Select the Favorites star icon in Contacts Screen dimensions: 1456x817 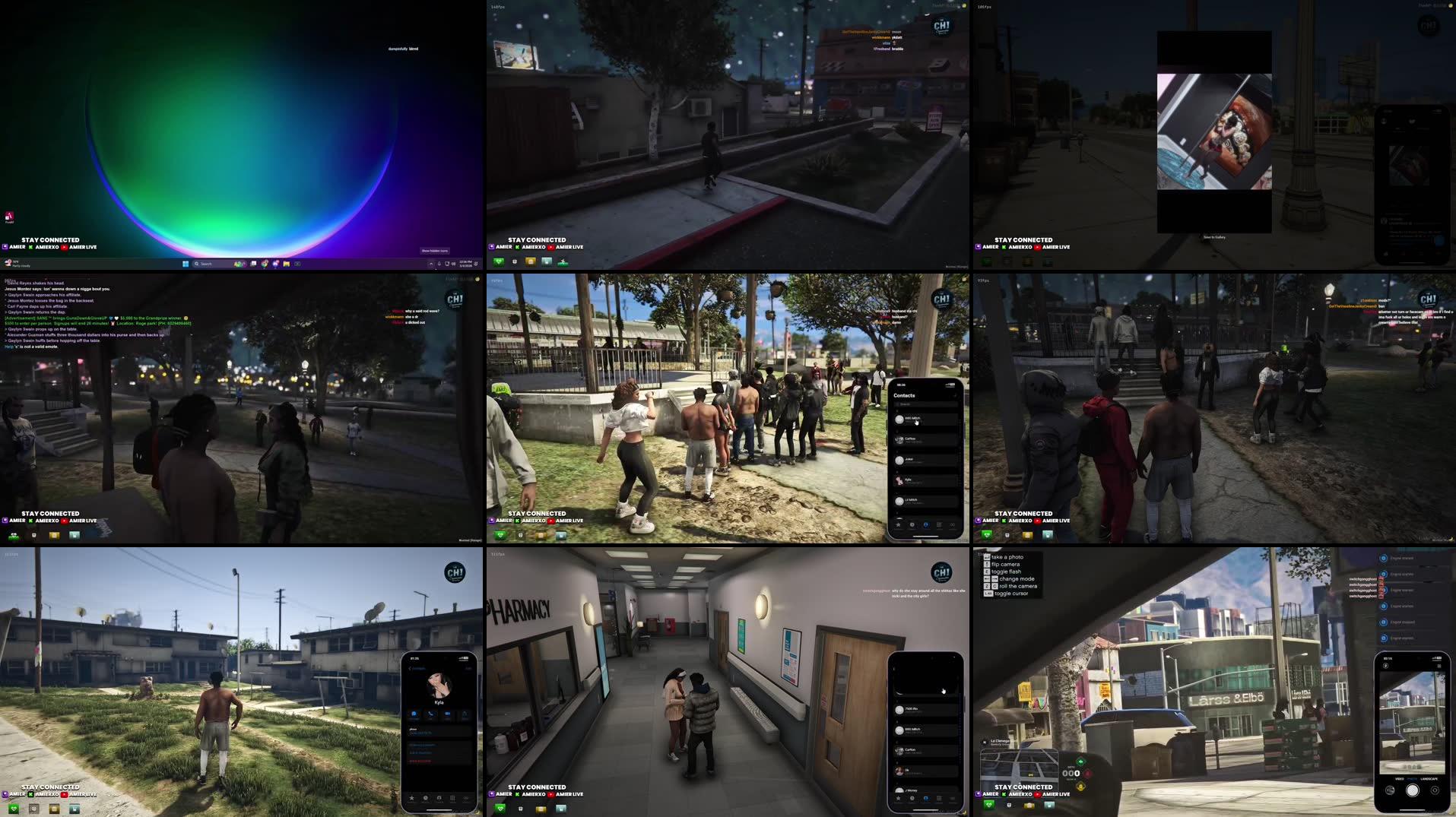coord(898,524)
